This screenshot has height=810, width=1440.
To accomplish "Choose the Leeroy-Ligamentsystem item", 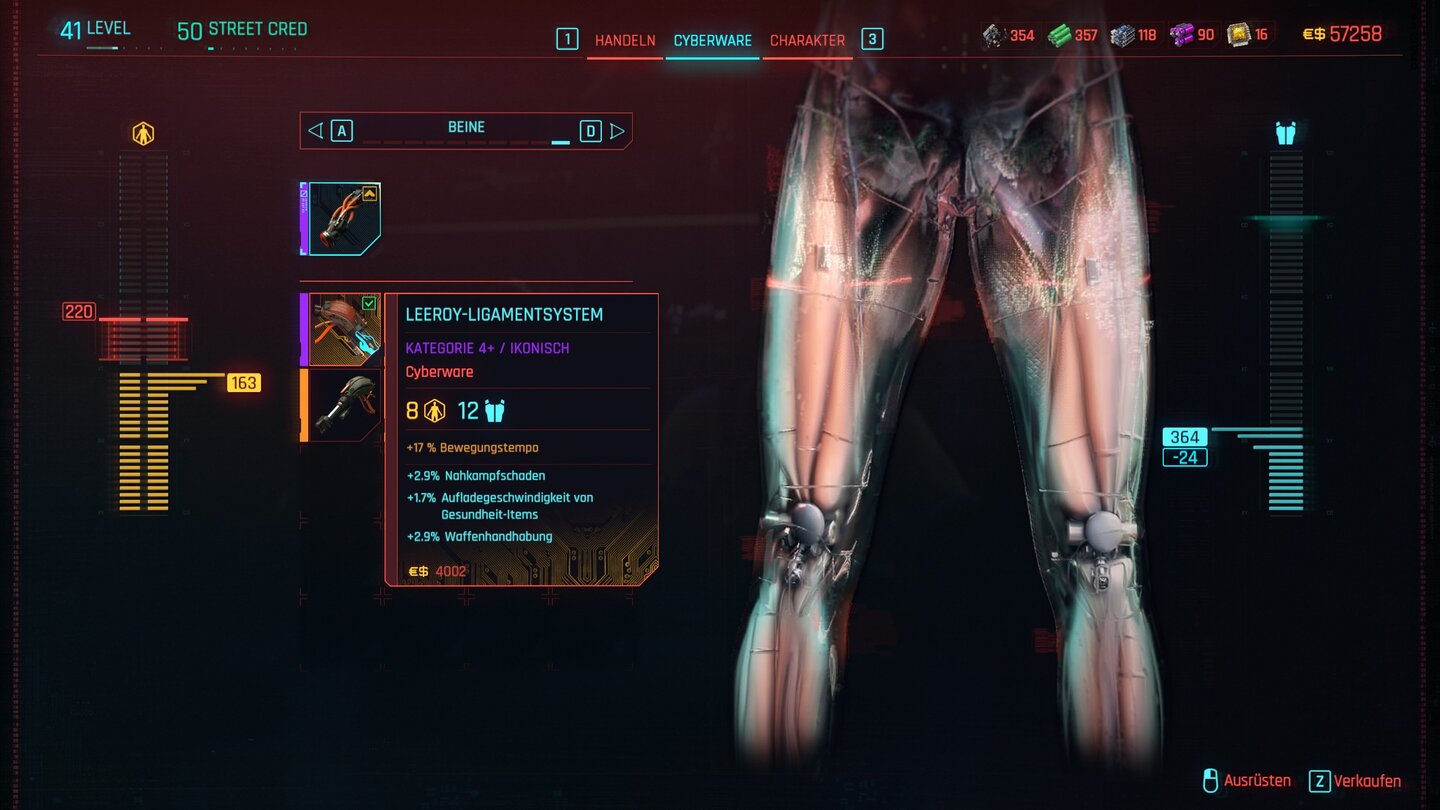I will pos(343,329).
